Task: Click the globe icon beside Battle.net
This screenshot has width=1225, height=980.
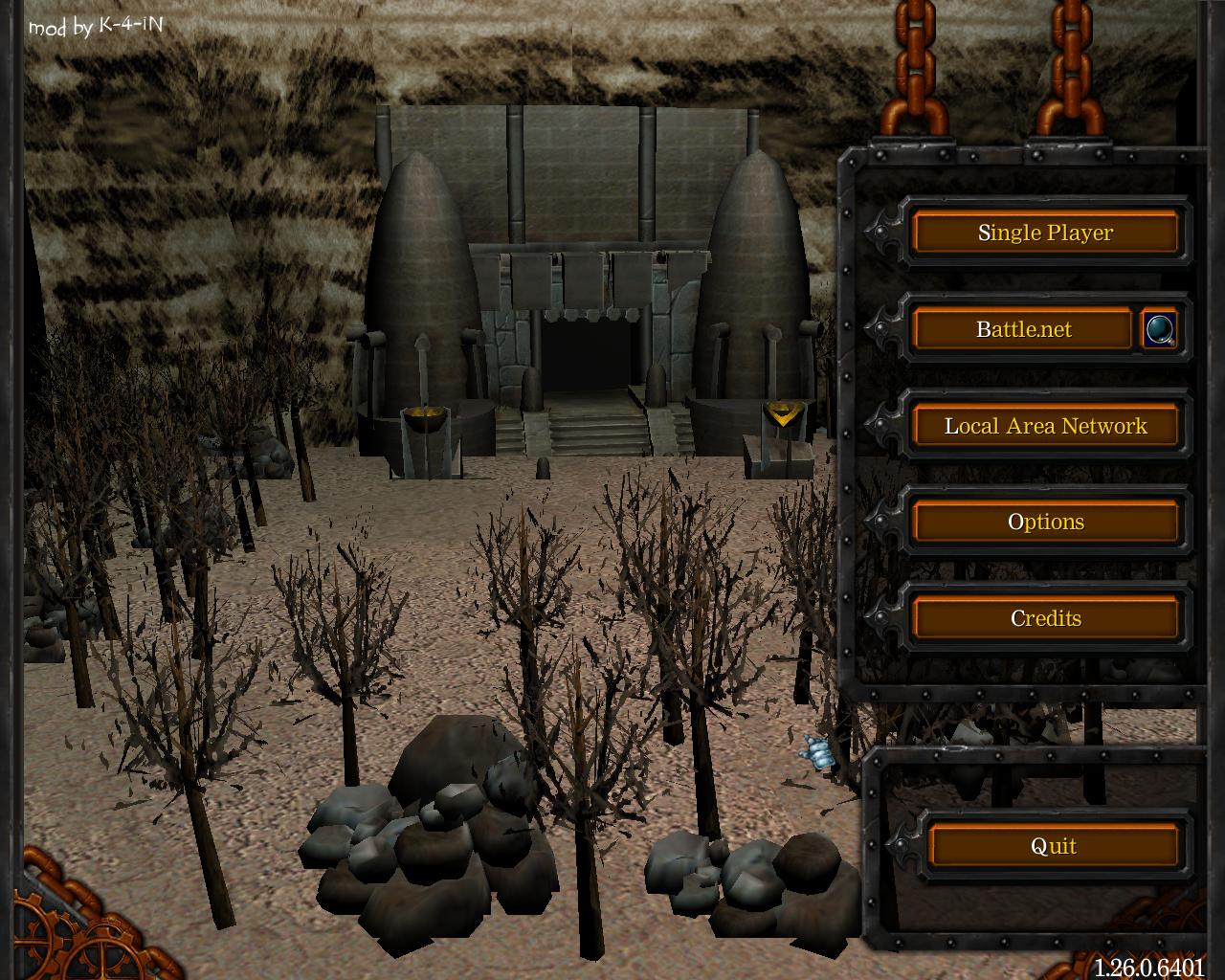Action: coord(1160,330)
